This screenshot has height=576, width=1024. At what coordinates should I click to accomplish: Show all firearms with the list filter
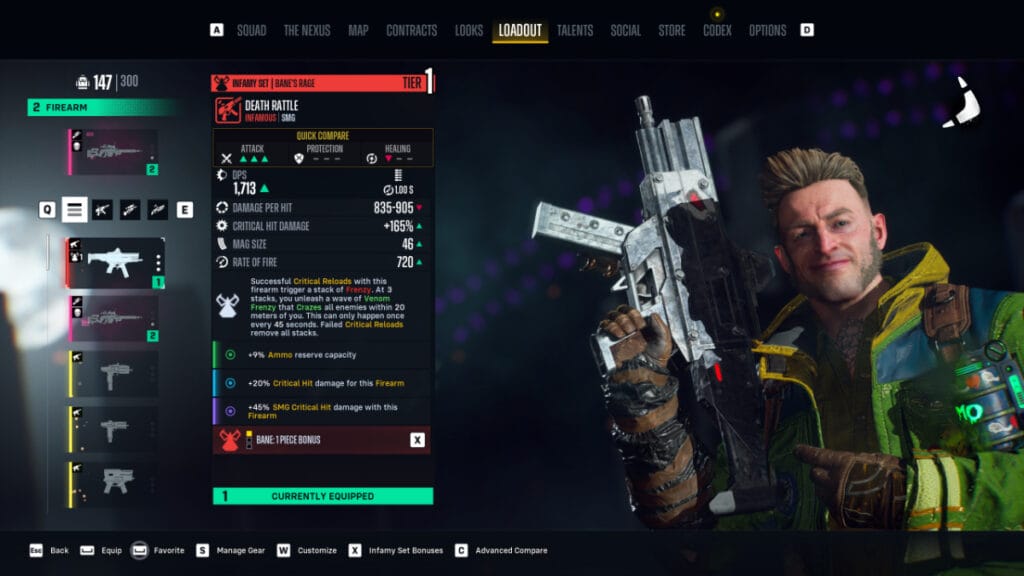(74, 209)
